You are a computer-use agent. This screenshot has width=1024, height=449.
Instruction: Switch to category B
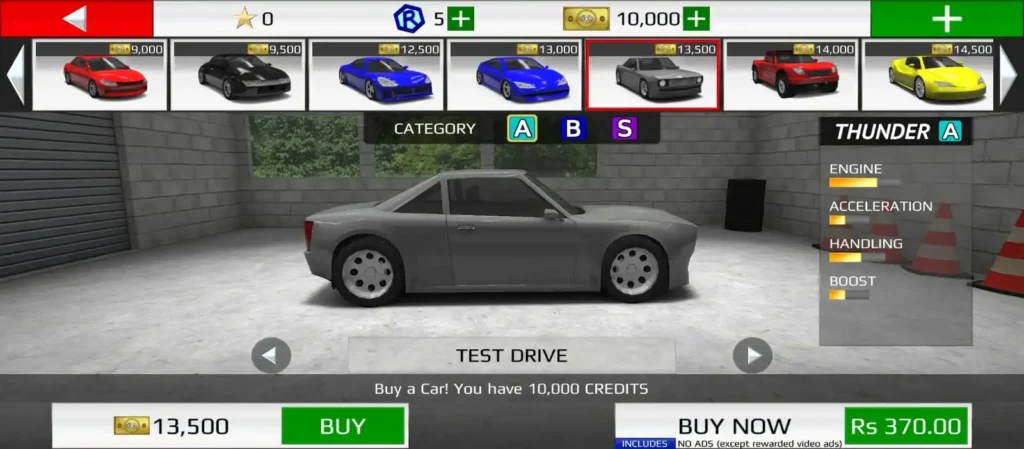(573, 128)
